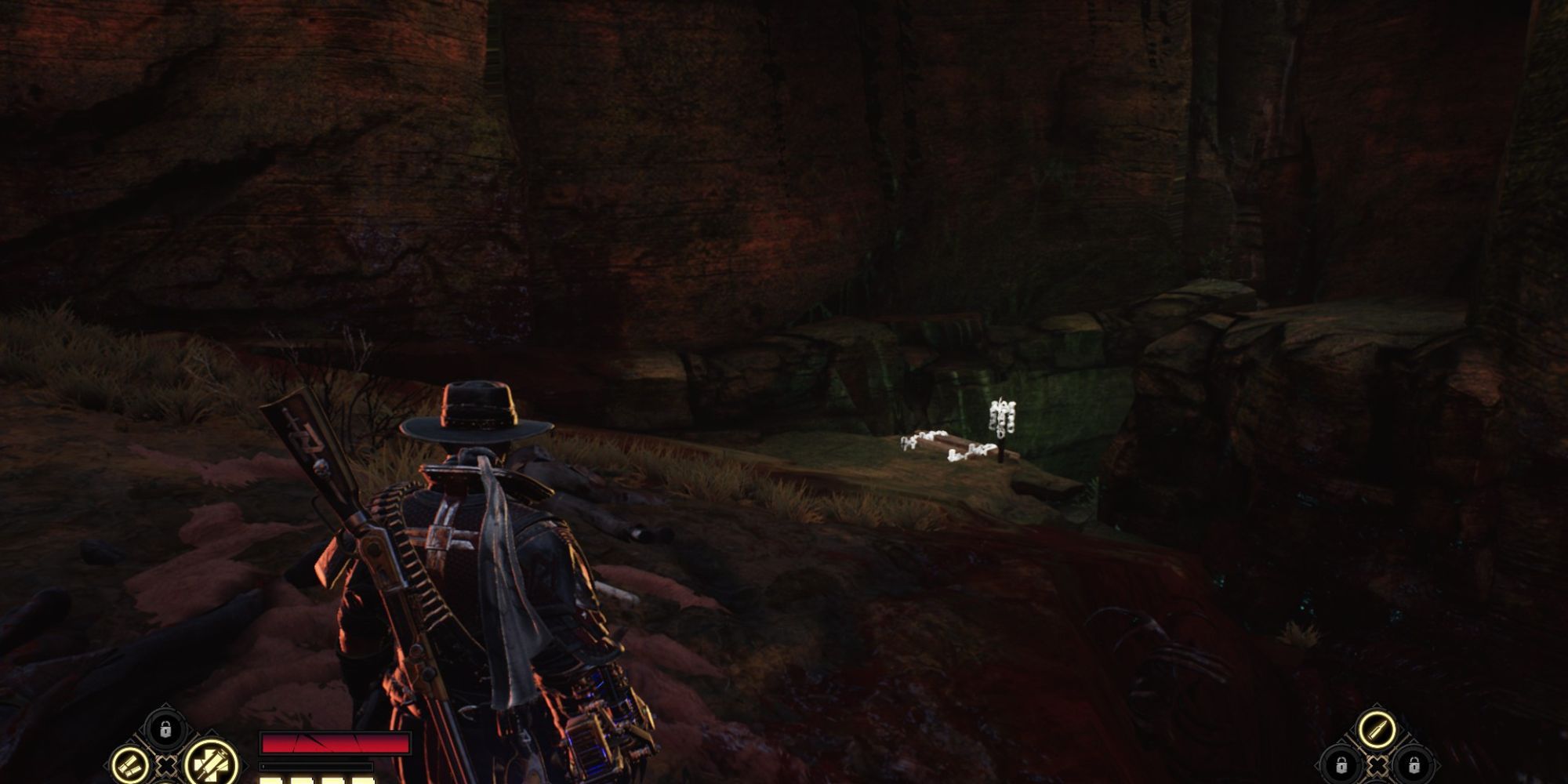The height and width of the screenshot is (784, 1568).
Task: Click the X cross at the left wheel's center
Action: coord(167,766)
